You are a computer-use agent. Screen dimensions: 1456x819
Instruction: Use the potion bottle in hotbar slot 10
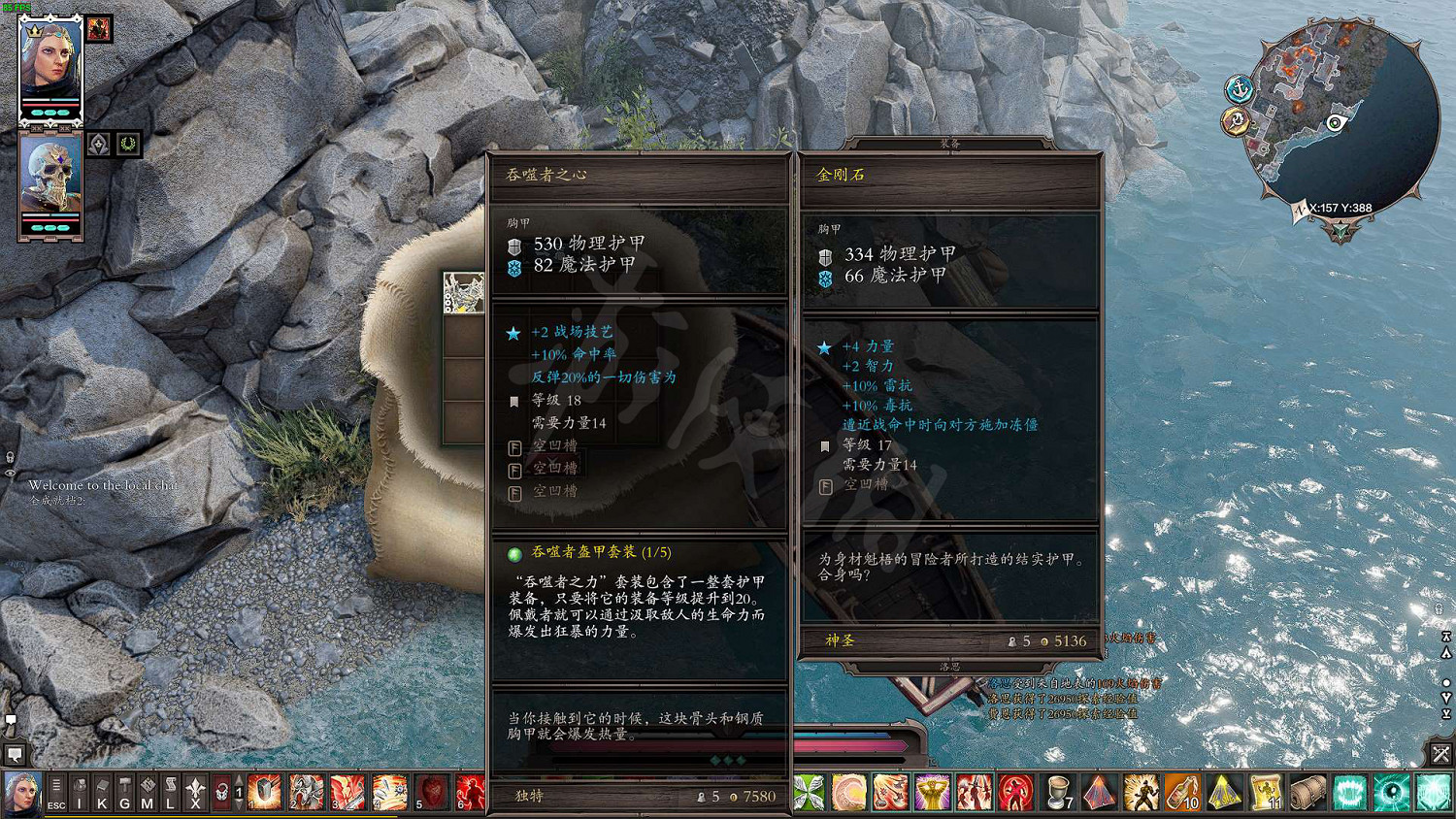1181,793
